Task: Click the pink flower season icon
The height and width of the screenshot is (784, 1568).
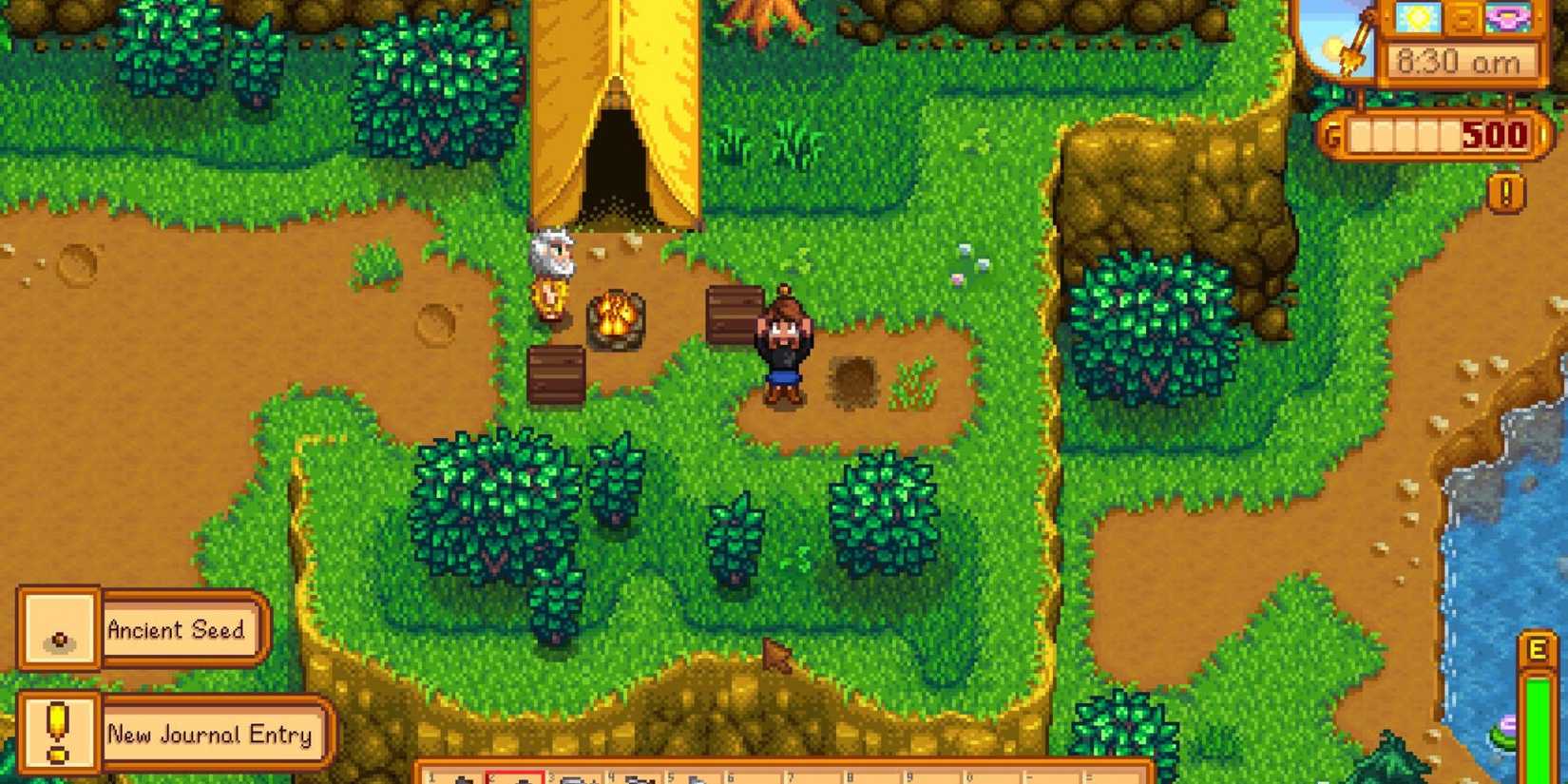Action: click(x=1511, y=17)
